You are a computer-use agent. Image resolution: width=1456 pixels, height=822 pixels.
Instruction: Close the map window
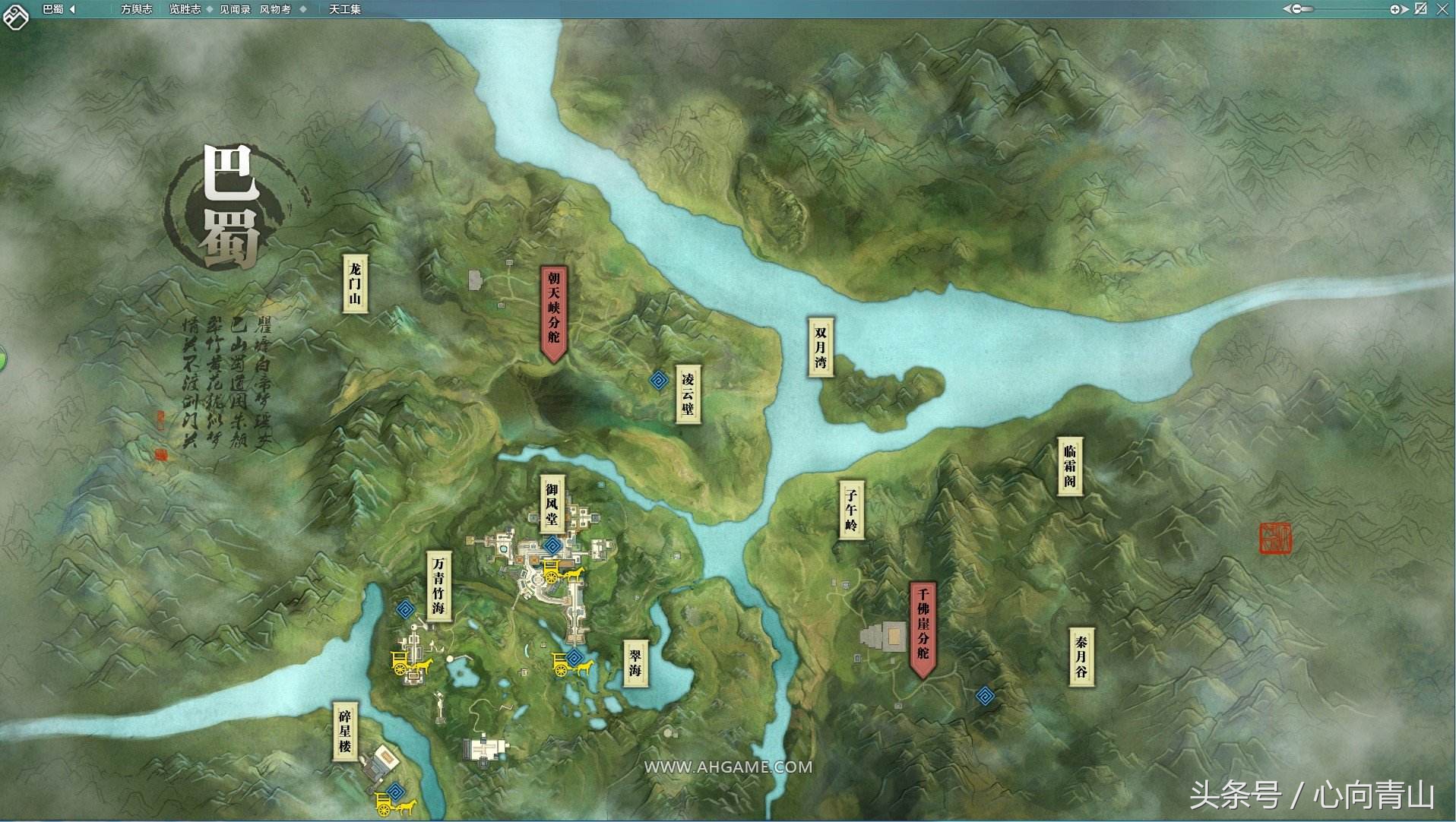(x=1442, y=9)
